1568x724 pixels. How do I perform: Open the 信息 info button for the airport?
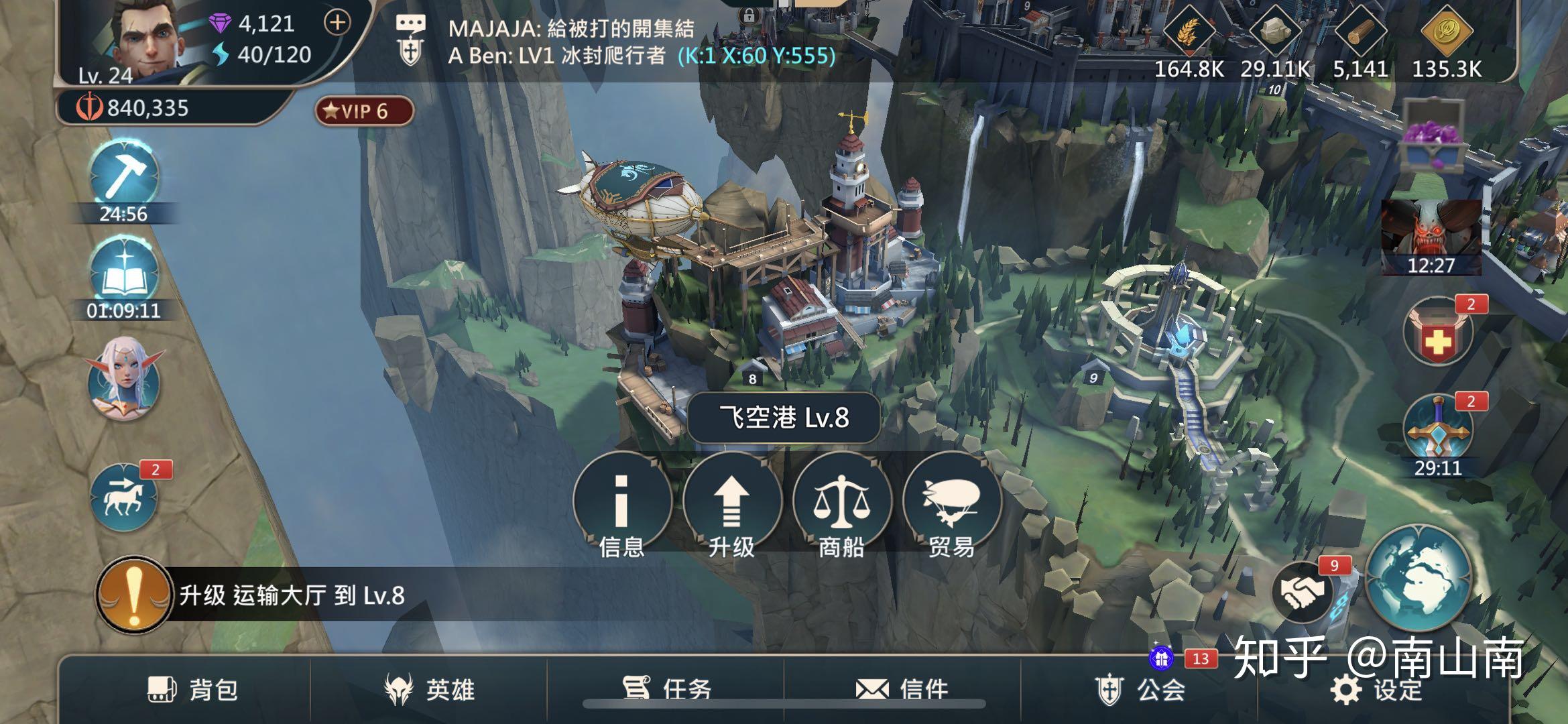621,503
